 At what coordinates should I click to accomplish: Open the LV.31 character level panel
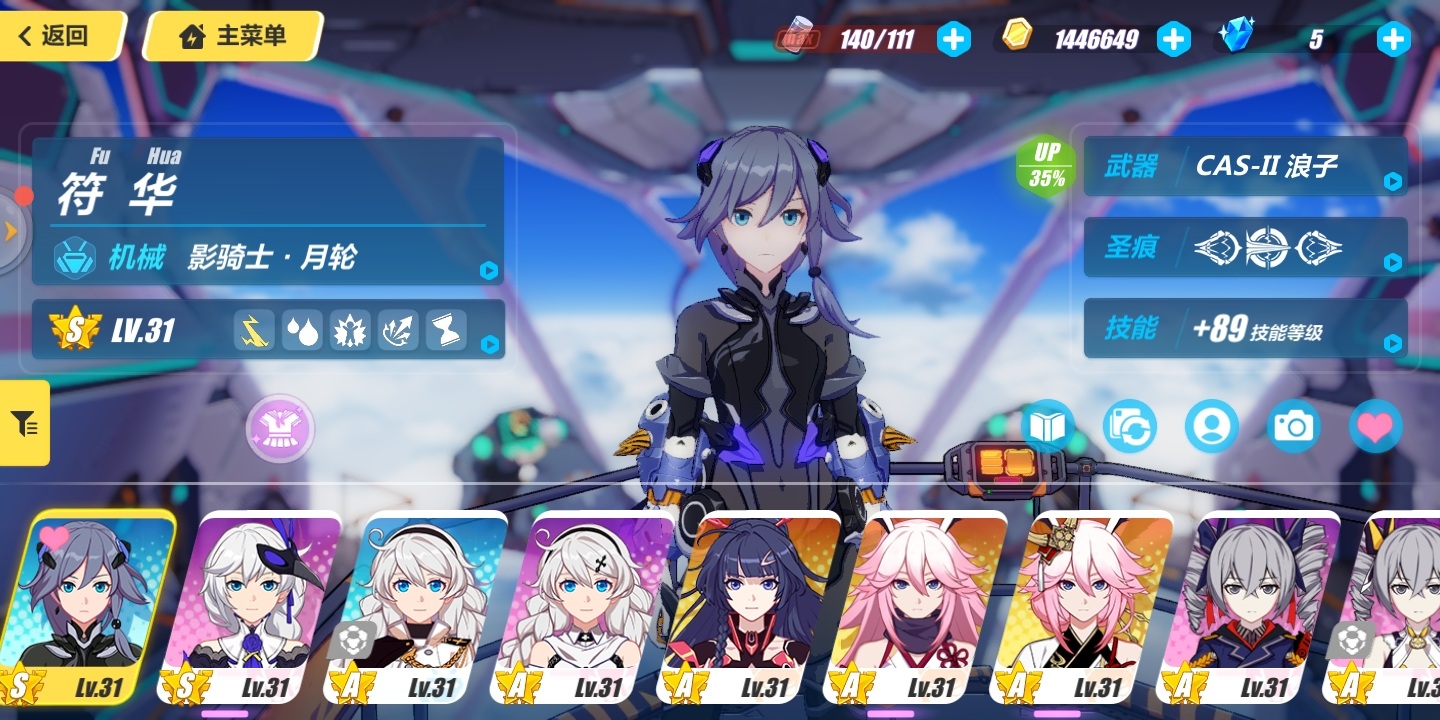pos(268,330)
